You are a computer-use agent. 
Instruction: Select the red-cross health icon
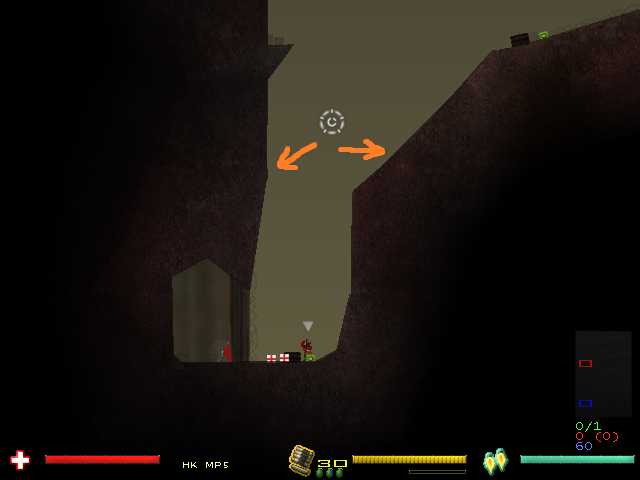pos(19,460)
